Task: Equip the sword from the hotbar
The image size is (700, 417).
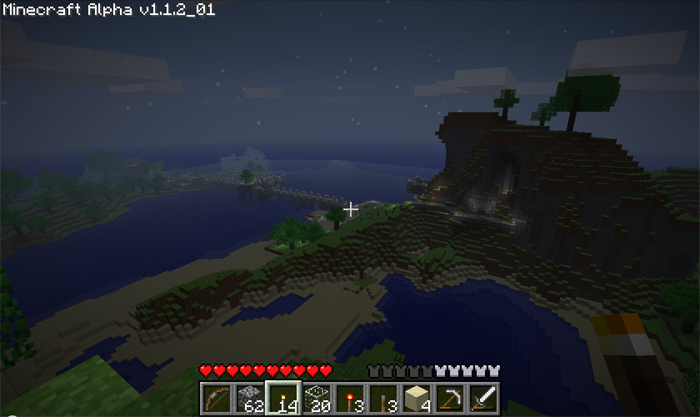Action: 484,399
